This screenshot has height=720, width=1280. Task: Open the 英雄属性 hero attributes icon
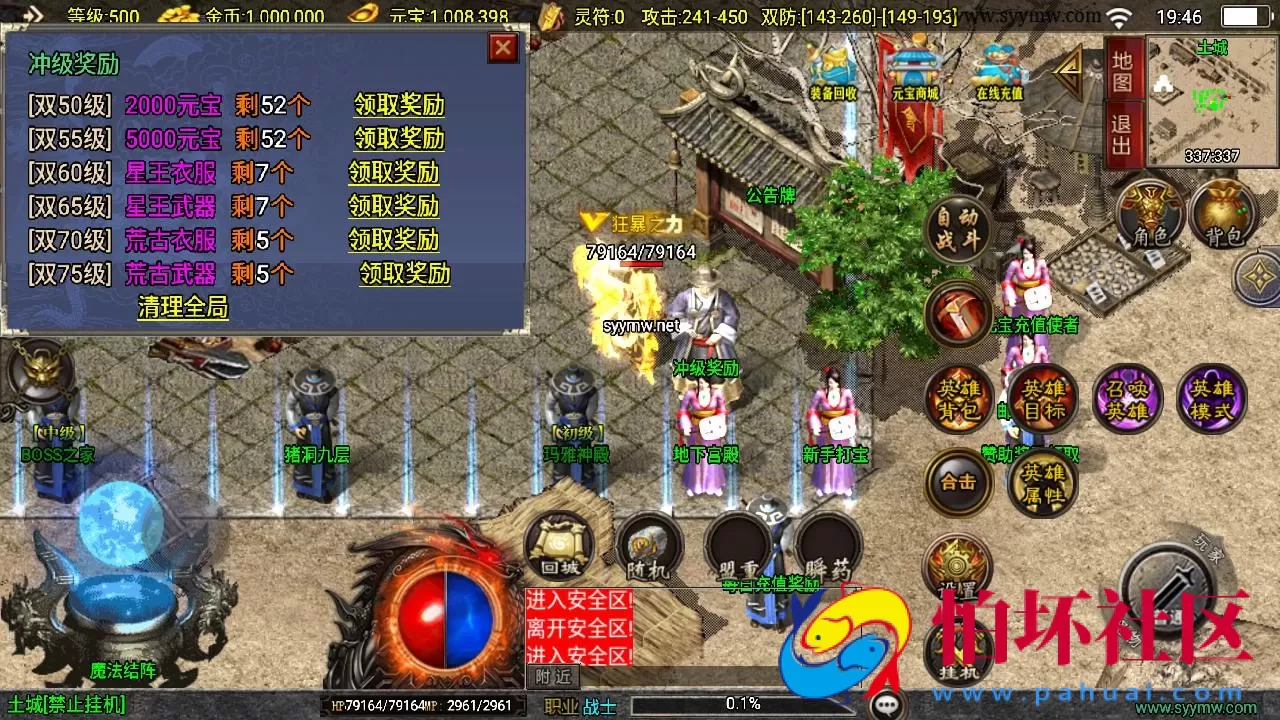(x=1043, y=482)
